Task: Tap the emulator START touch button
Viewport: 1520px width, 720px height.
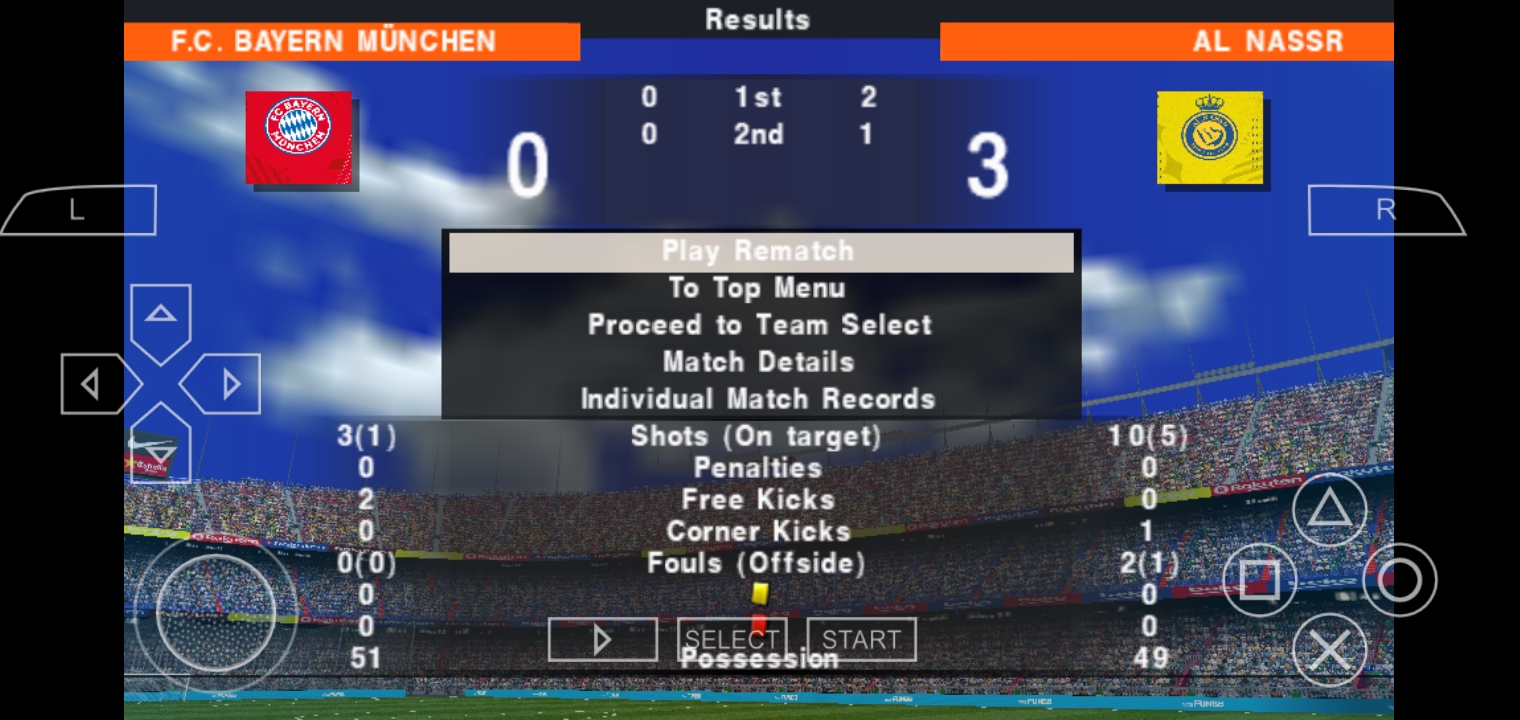Action: [x=861, y=640]
